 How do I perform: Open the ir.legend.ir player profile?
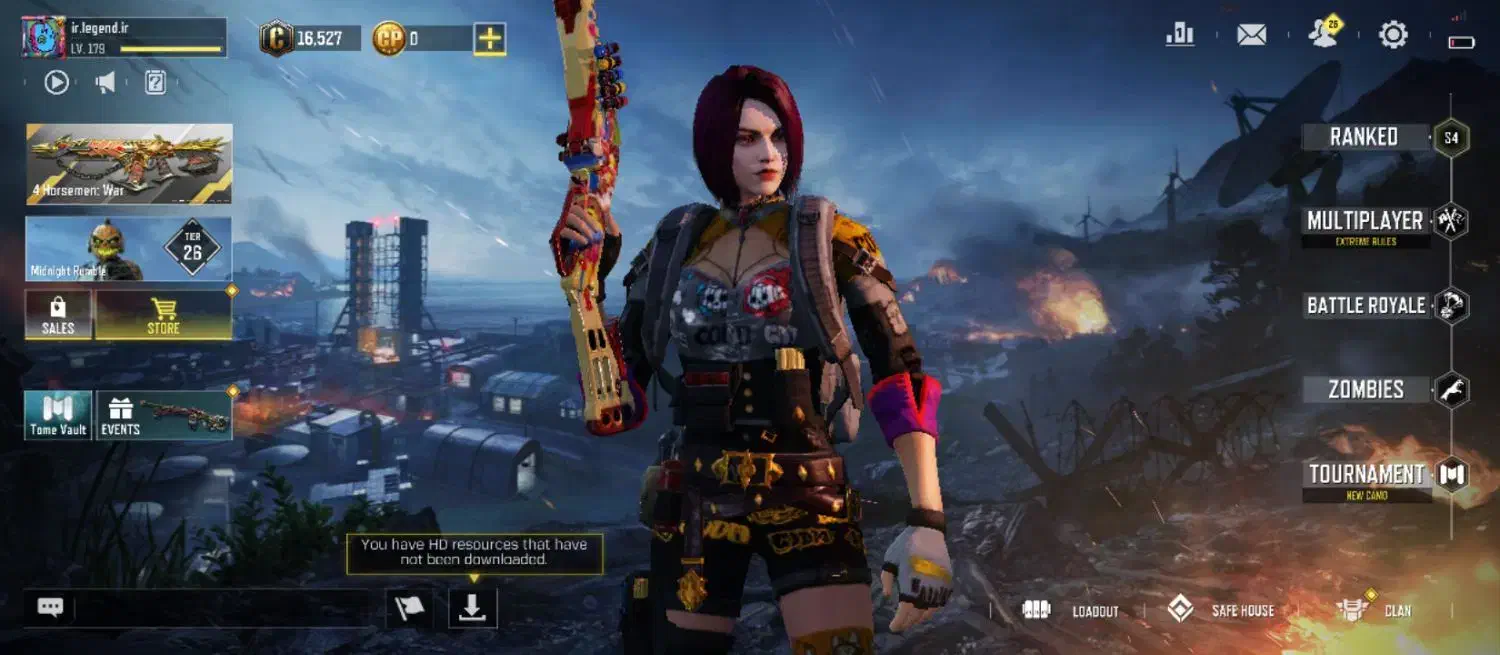(x=124, y=37)
